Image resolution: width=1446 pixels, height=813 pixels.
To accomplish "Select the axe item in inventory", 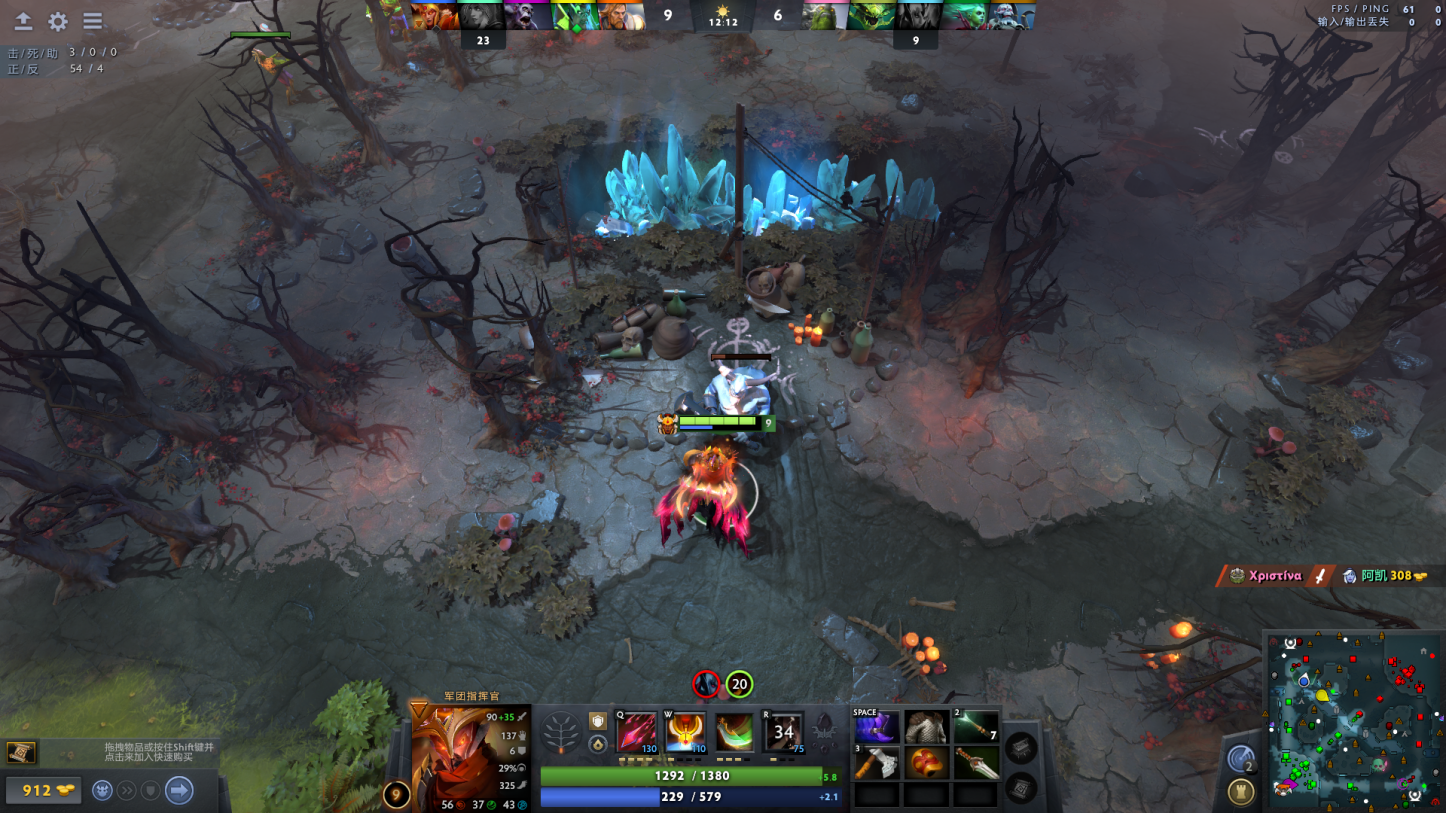I will click(876, 763).
